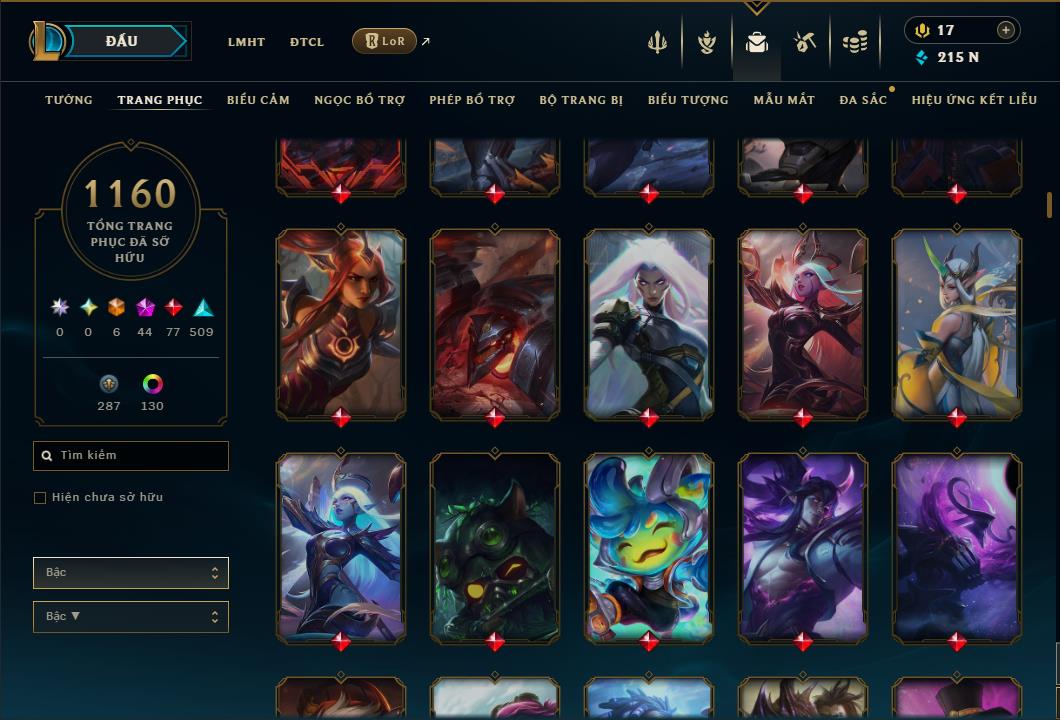Open the Bậc ▼ sort dropdown

pos(131,617)
